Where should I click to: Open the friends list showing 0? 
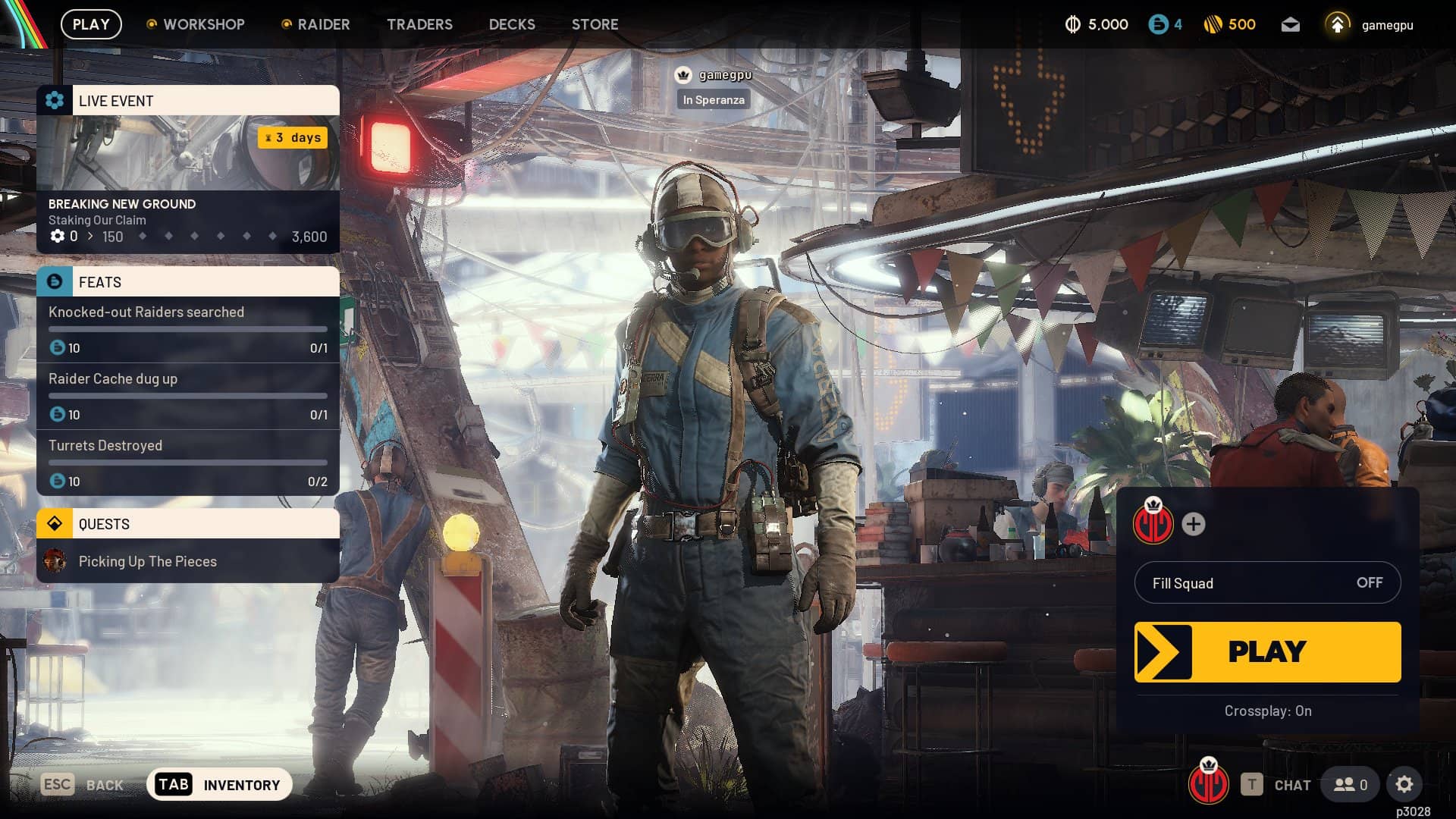pyautogui.click(x=1351, y=785)
